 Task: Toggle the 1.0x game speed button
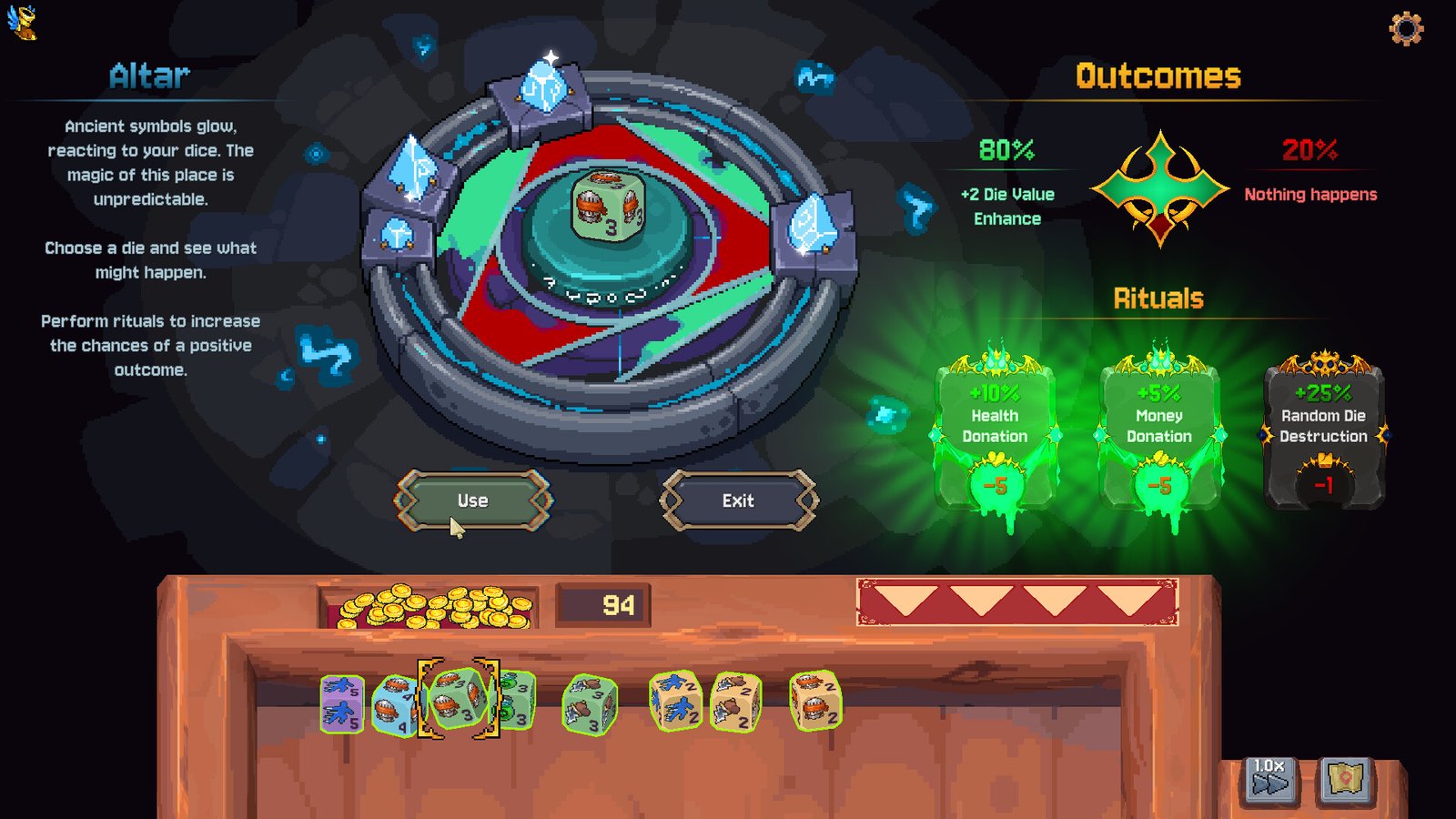1270,779
